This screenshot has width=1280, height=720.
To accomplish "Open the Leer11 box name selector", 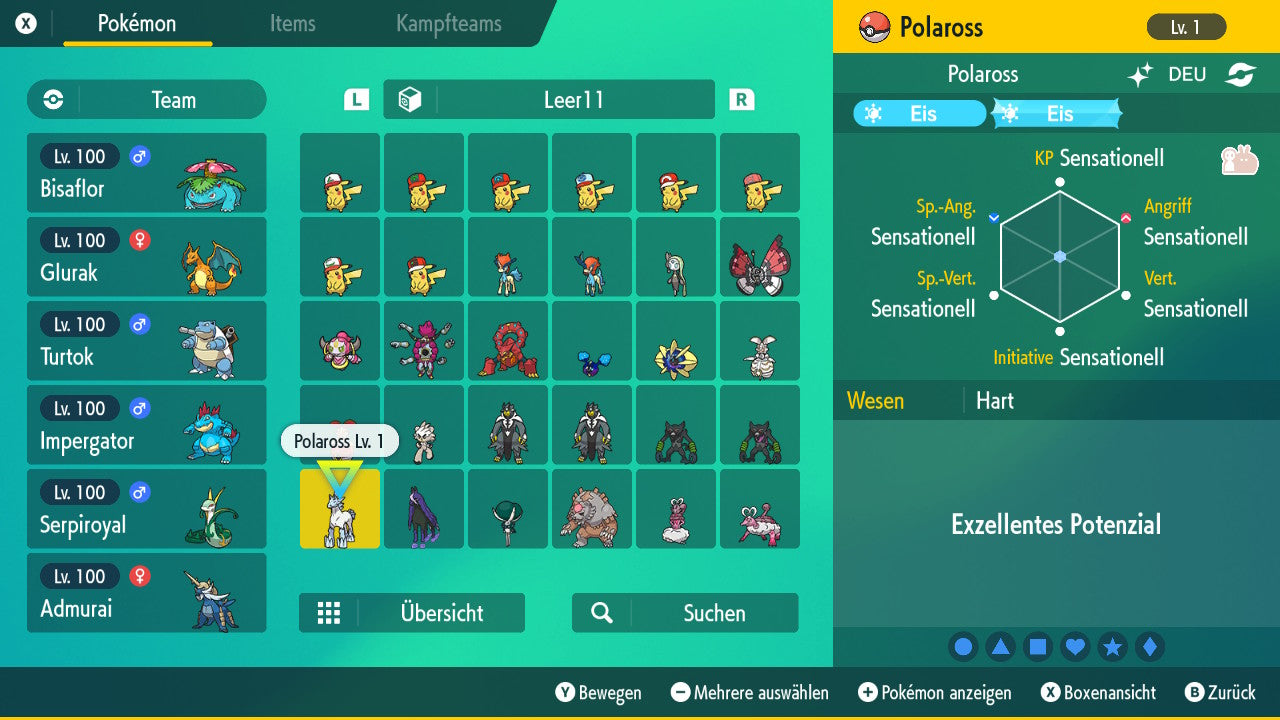I will (548, 99).
